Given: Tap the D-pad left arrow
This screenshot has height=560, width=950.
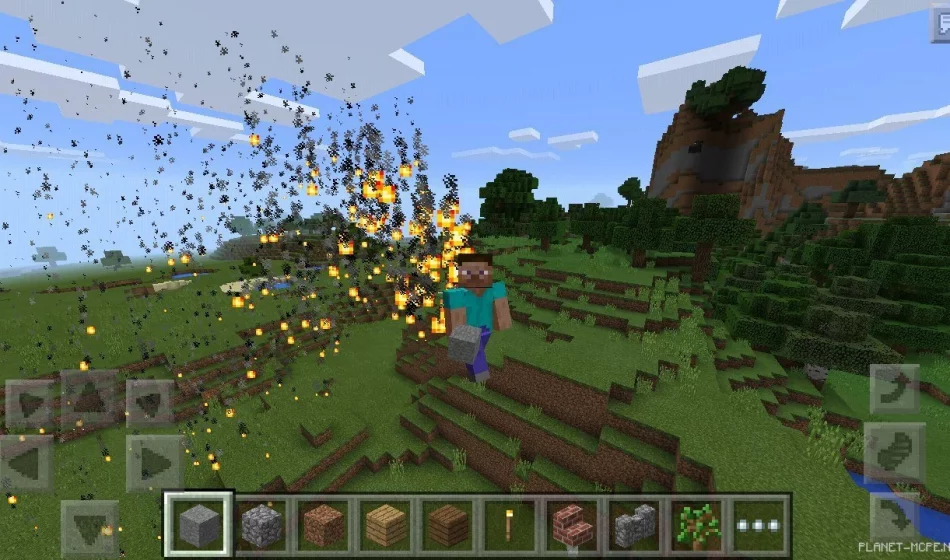Looking at the screenshot, I should (27, 463).
